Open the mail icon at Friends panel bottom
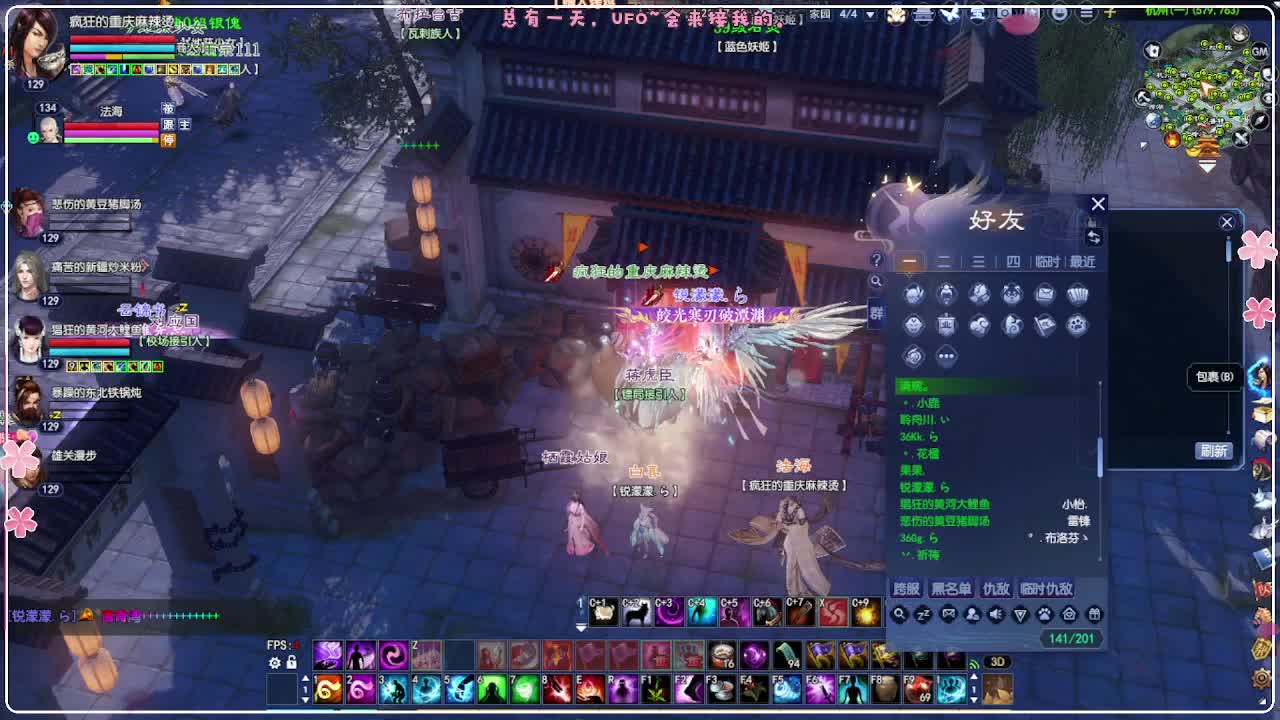Screen dimensions: 1280x720 click(x=948, y=614)
